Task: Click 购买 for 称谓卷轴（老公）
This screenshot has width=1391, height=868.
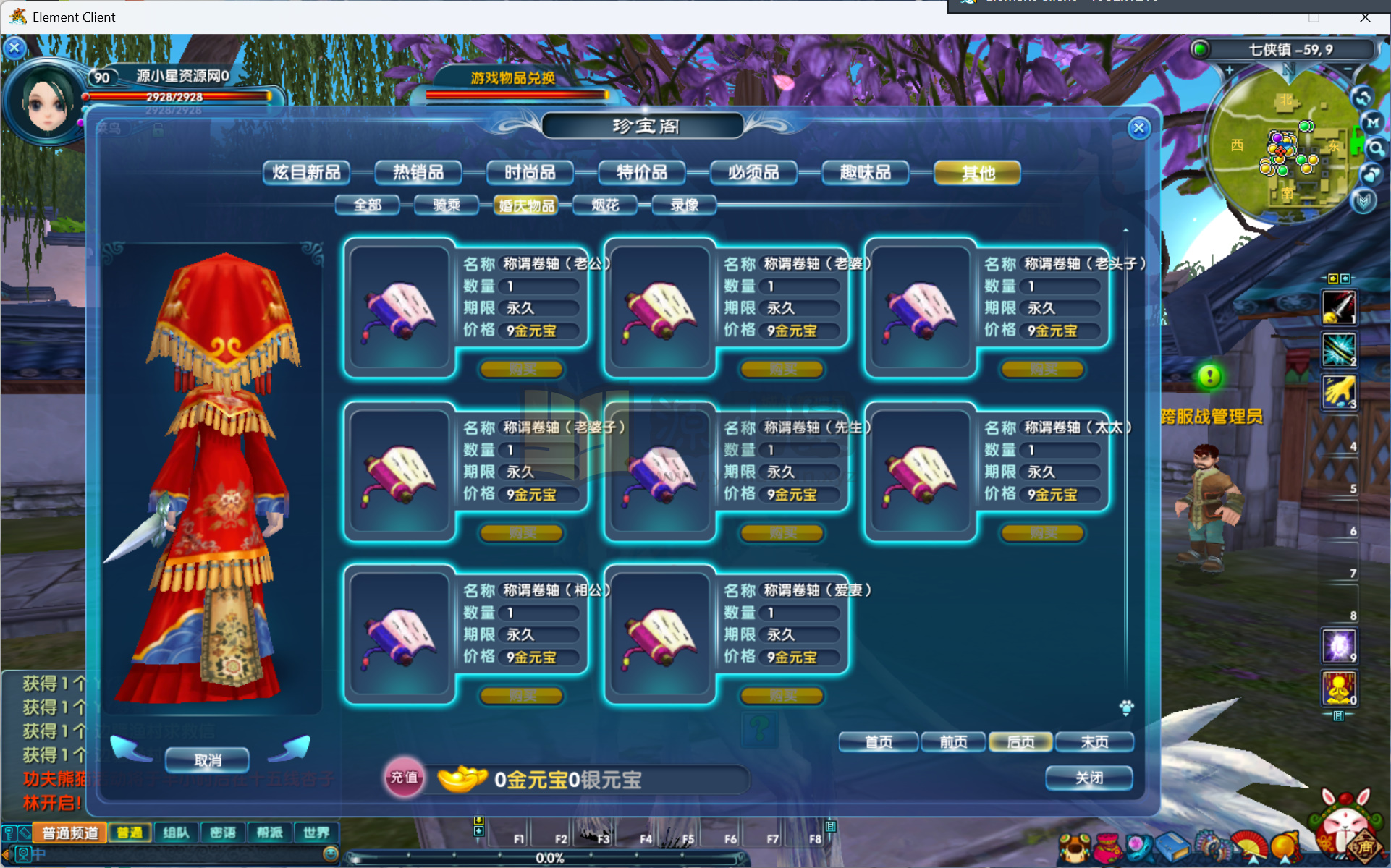Action: 520,369
